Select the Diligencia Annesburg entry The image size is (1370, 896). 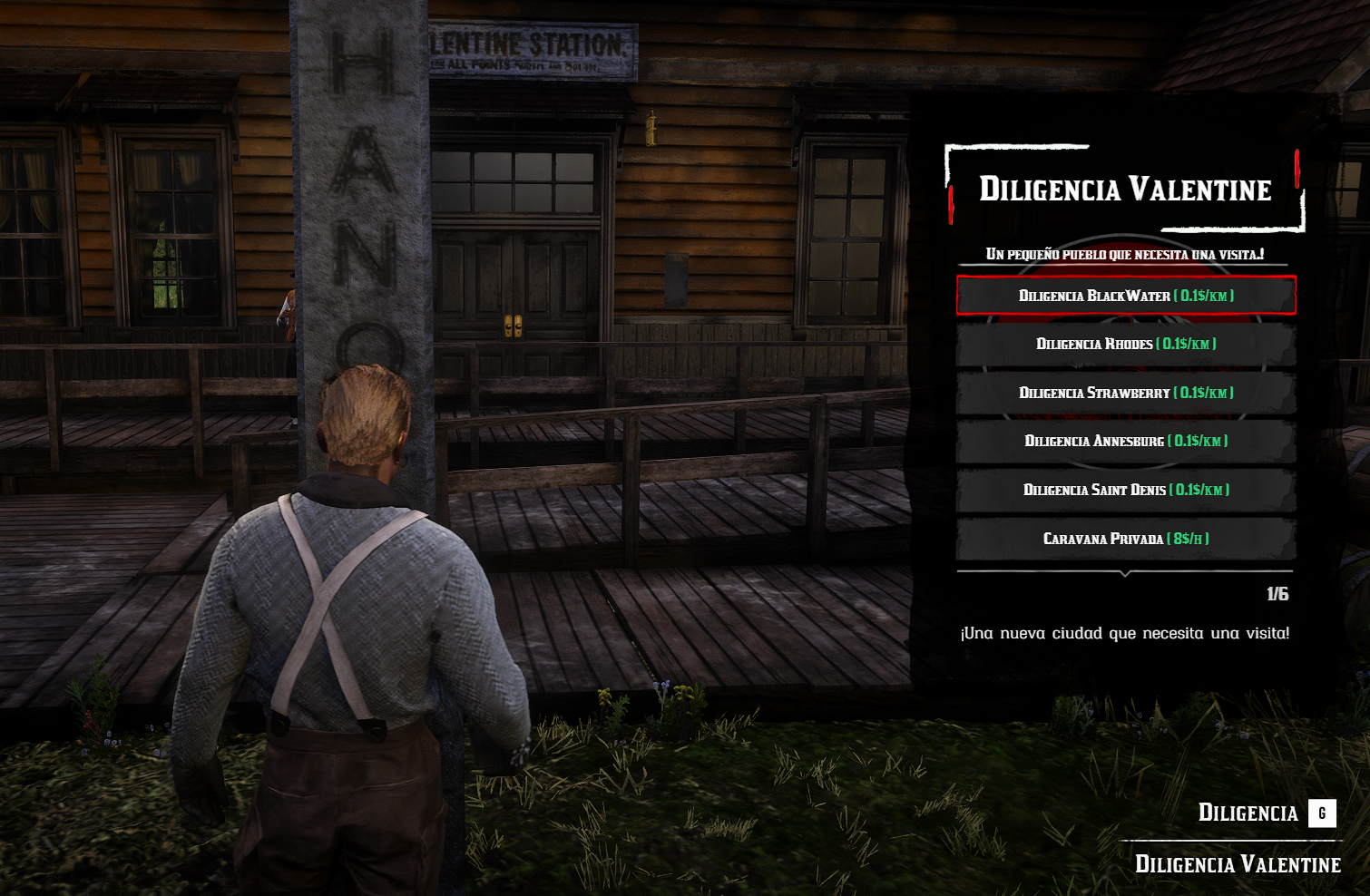1126,441
